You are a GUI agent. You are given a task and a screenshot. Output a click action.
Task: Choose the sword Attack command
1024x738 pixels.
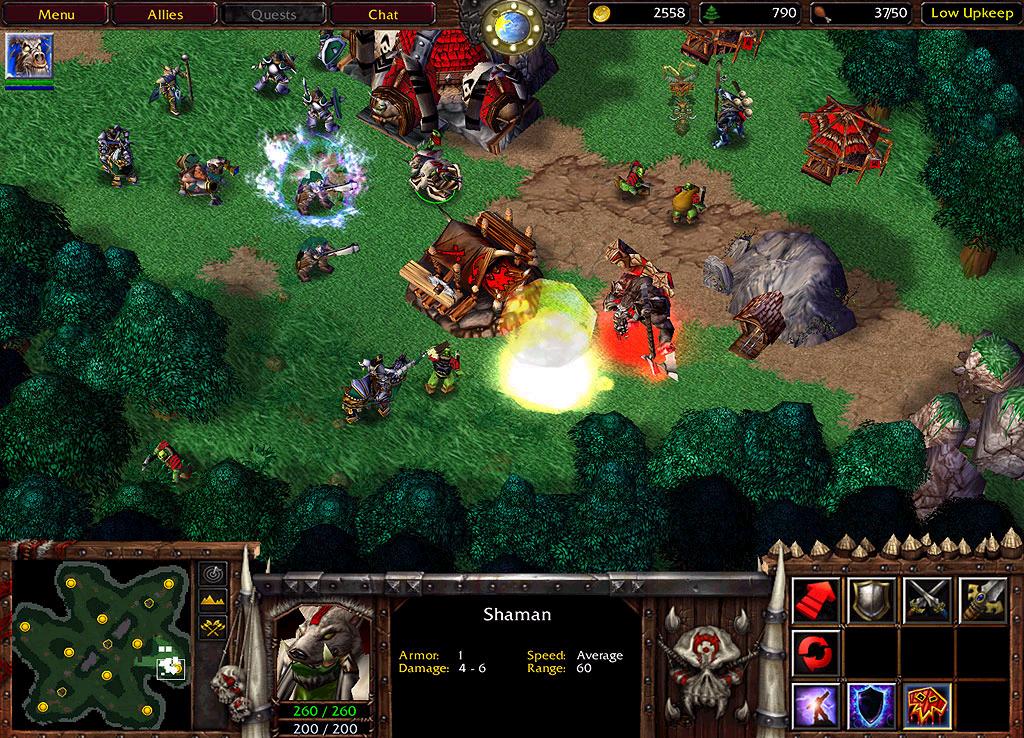click(x=981, y=599)
